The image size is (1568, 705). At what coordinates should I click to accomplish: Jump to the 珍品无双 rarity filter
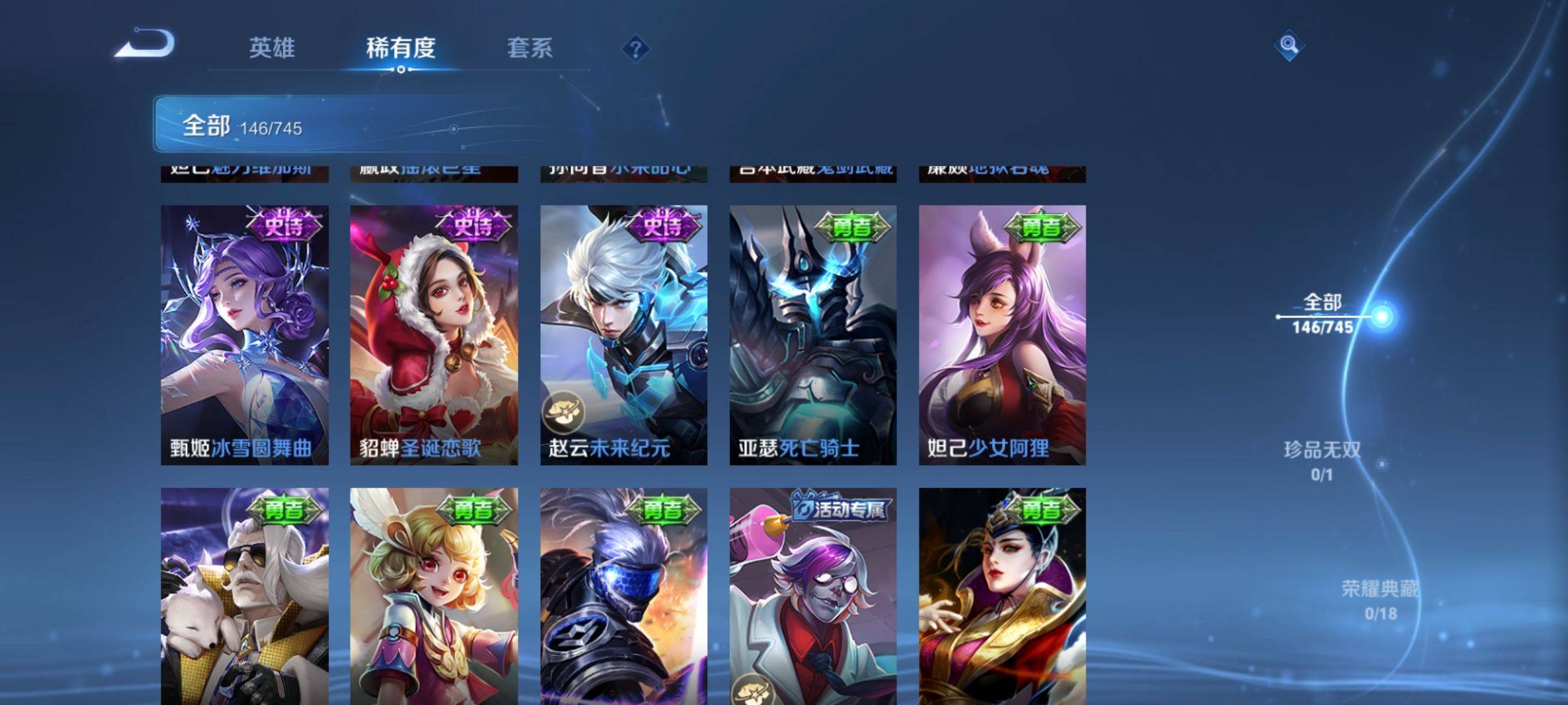(x=1322, y=460)
